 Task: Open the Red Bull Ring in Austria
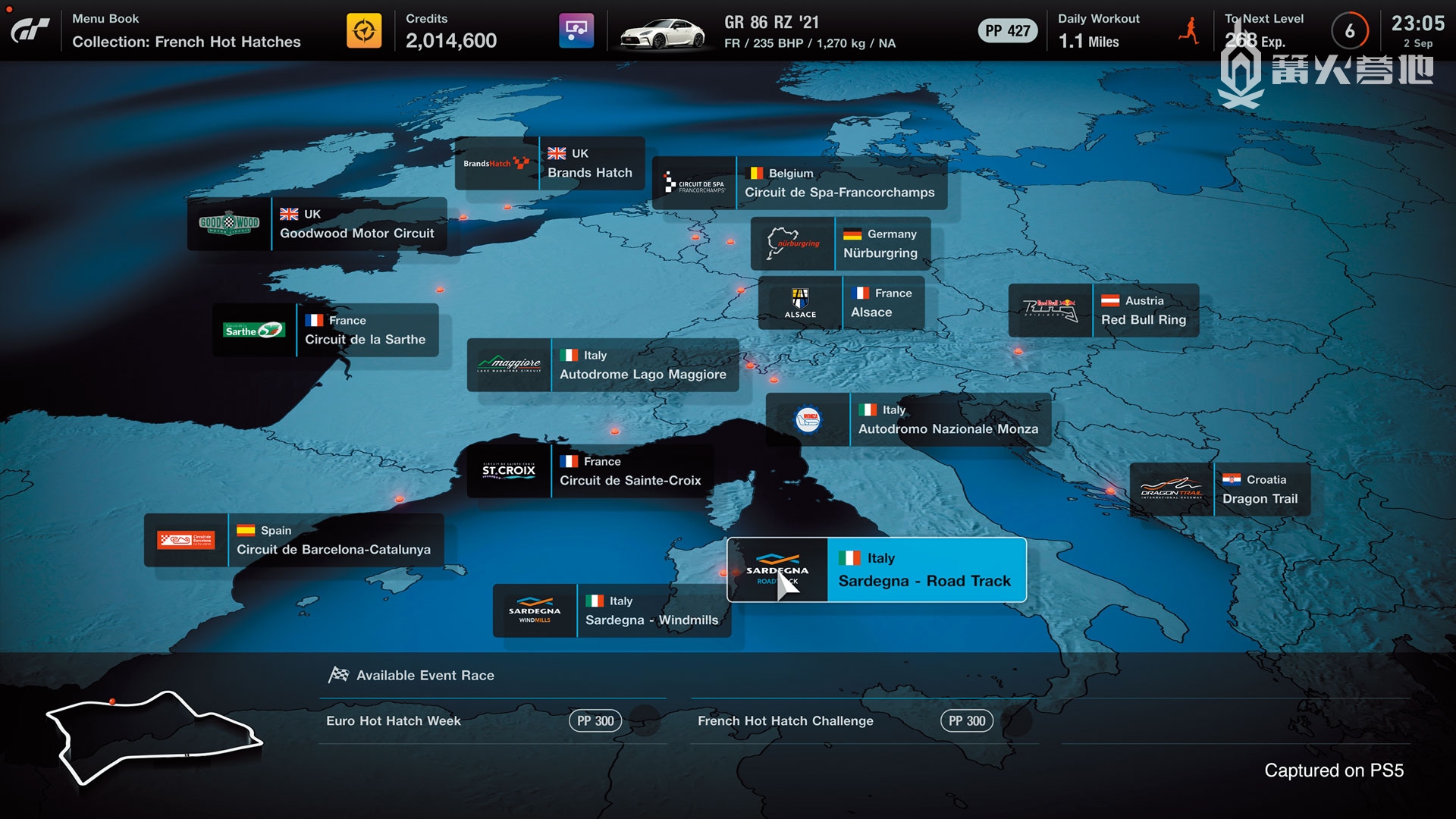coord(1103,311)
